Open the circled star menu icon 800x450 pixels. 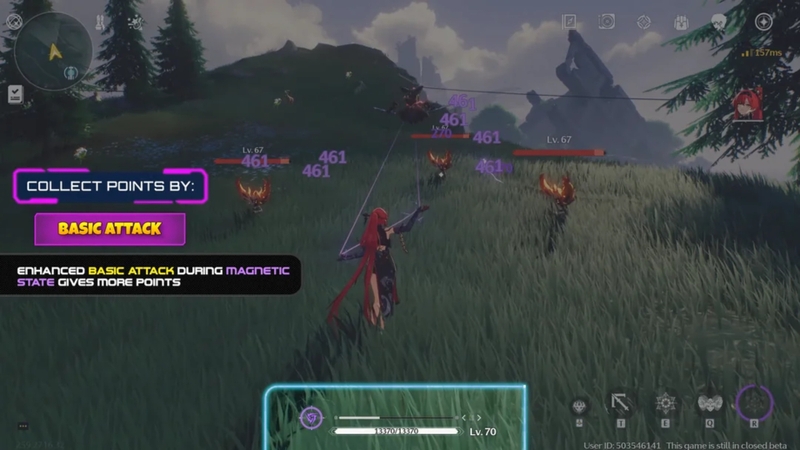[763, 21]
